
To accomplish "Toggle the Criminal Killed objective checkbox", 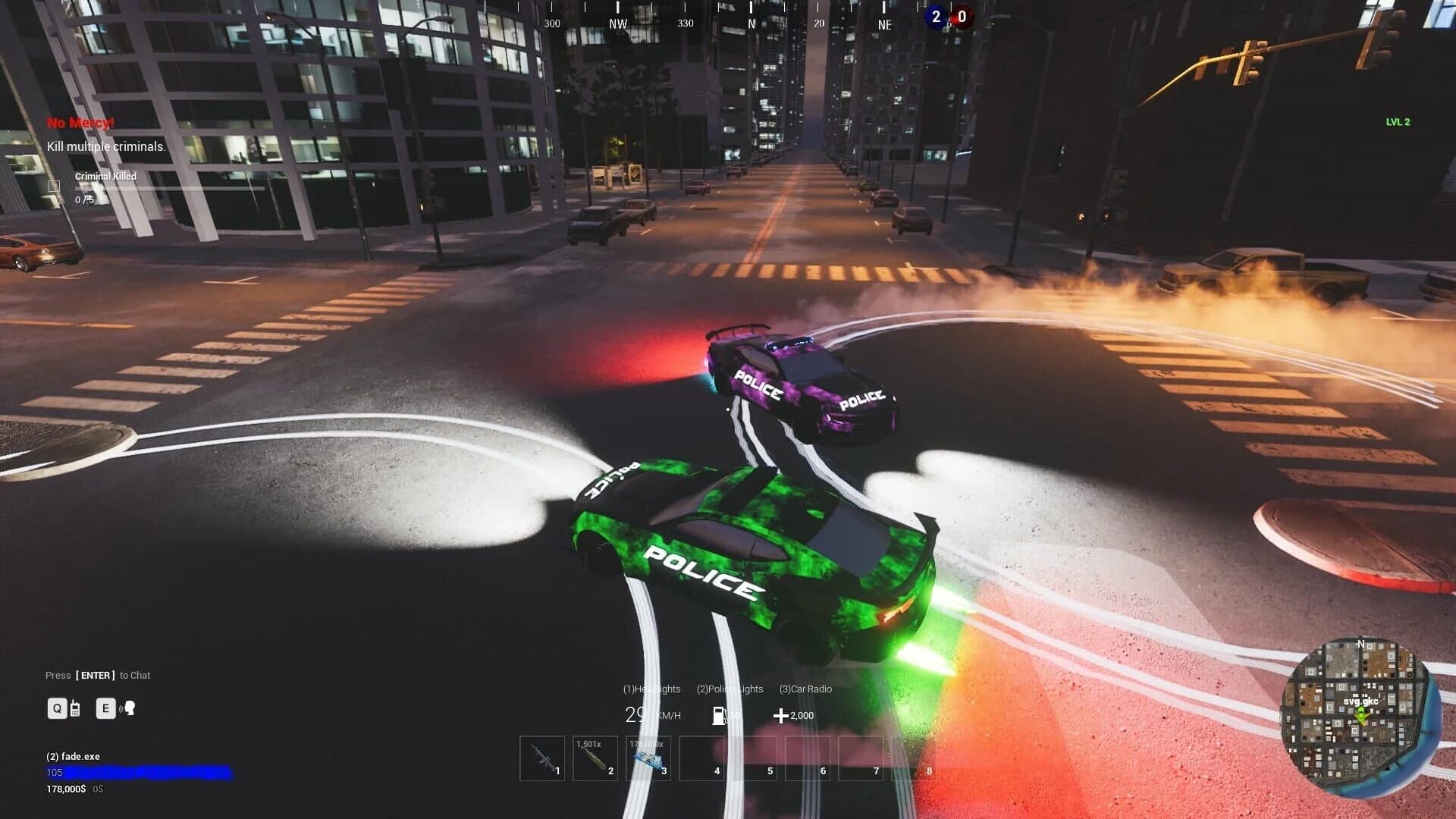I will 55,186.
